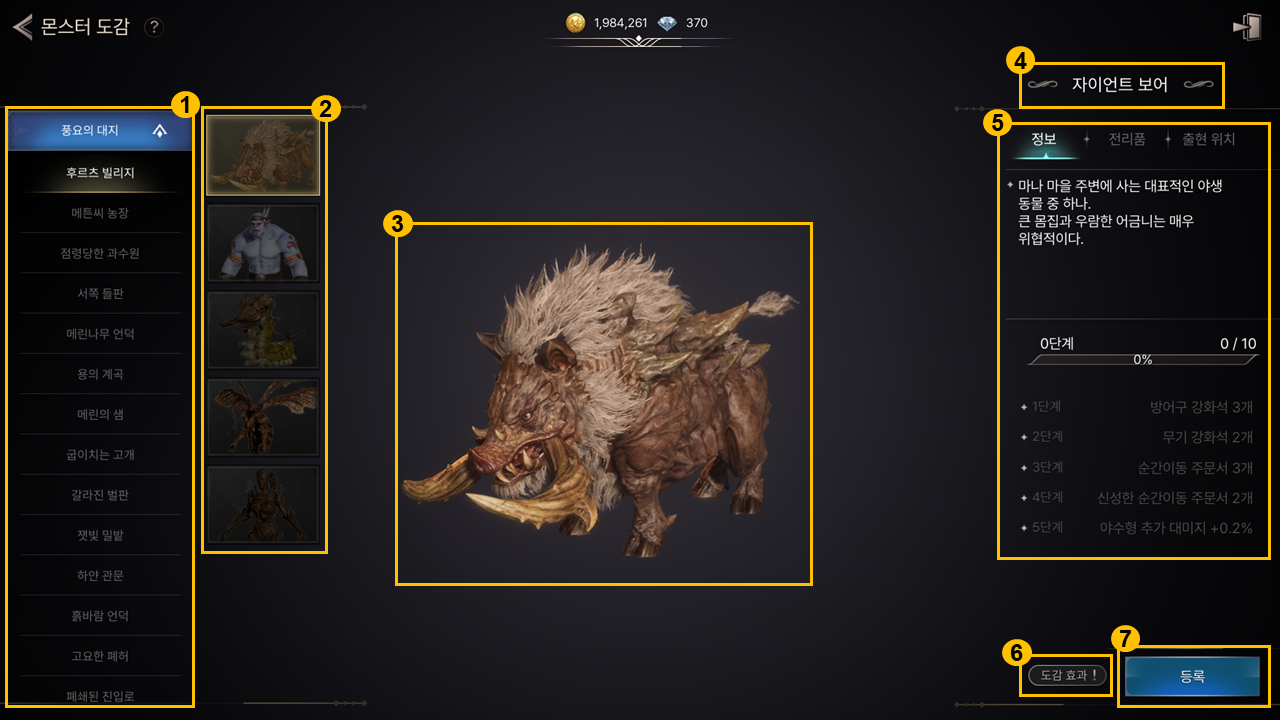The image size is (1280, 720).
Task: Show the 도감 효과 details
Action: [1068, 676]
